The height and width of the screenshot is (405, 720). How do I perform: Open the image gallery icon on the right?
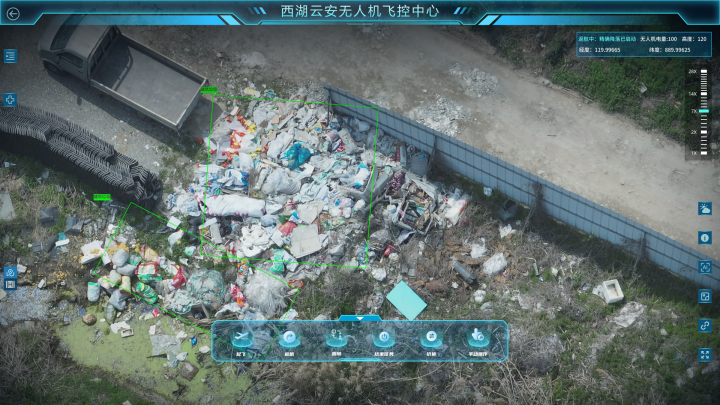705,296
